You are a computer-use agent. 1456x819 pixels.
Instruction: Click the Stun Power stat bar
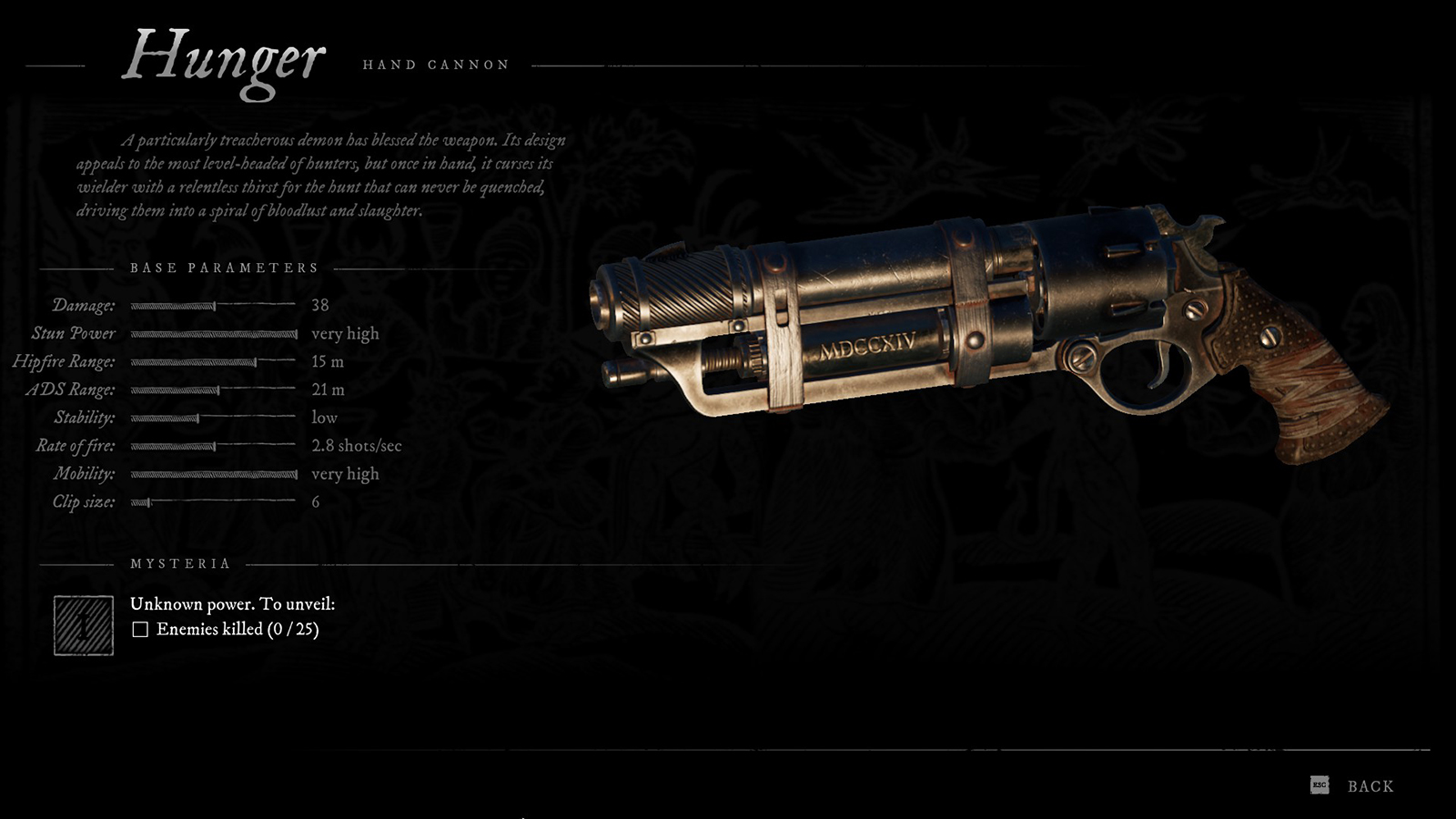coord(214,334)
